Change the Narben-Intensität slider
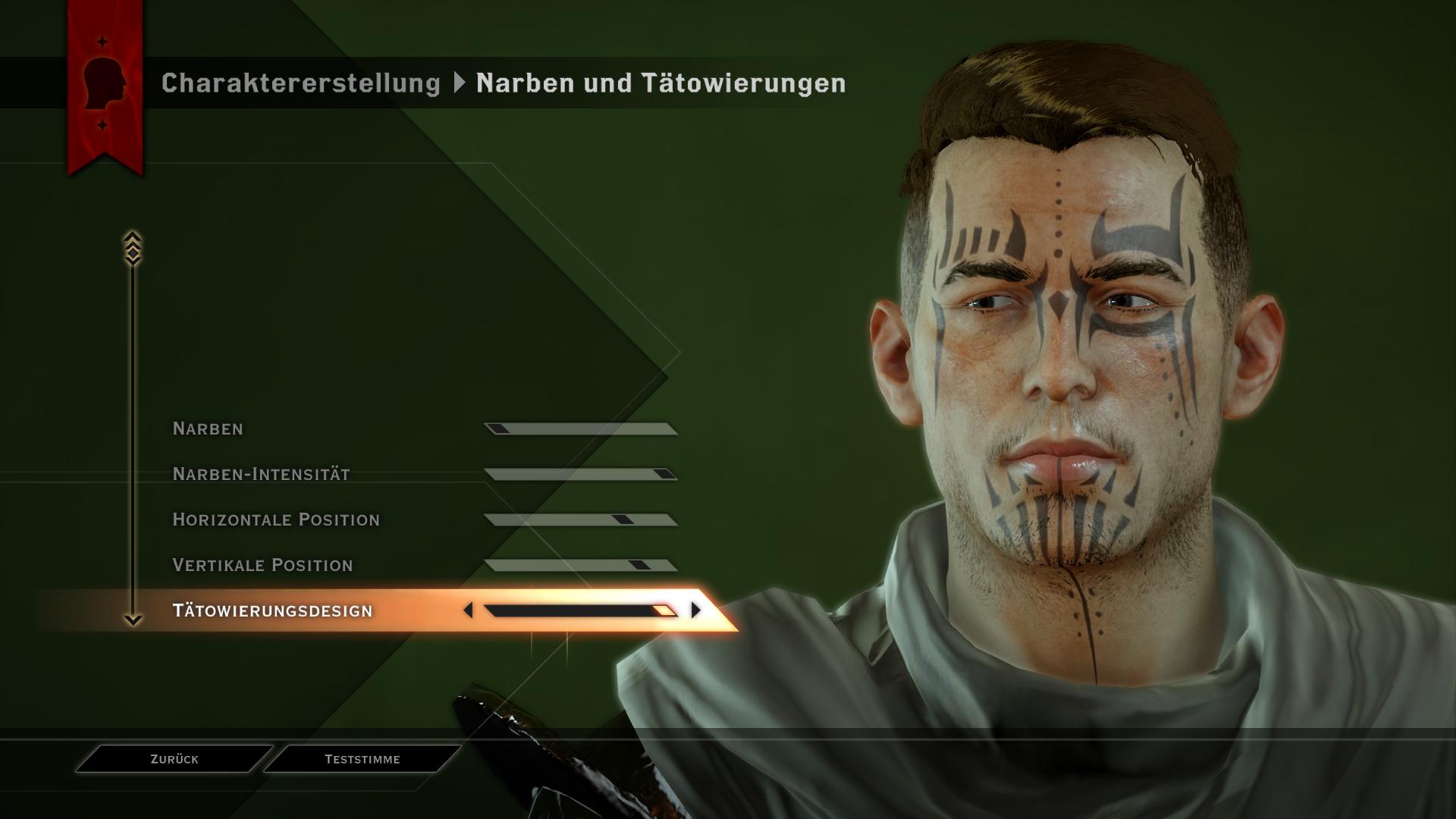Image resolution: width=1456 pixels, height=819 pixels. (x=580, y=475)
